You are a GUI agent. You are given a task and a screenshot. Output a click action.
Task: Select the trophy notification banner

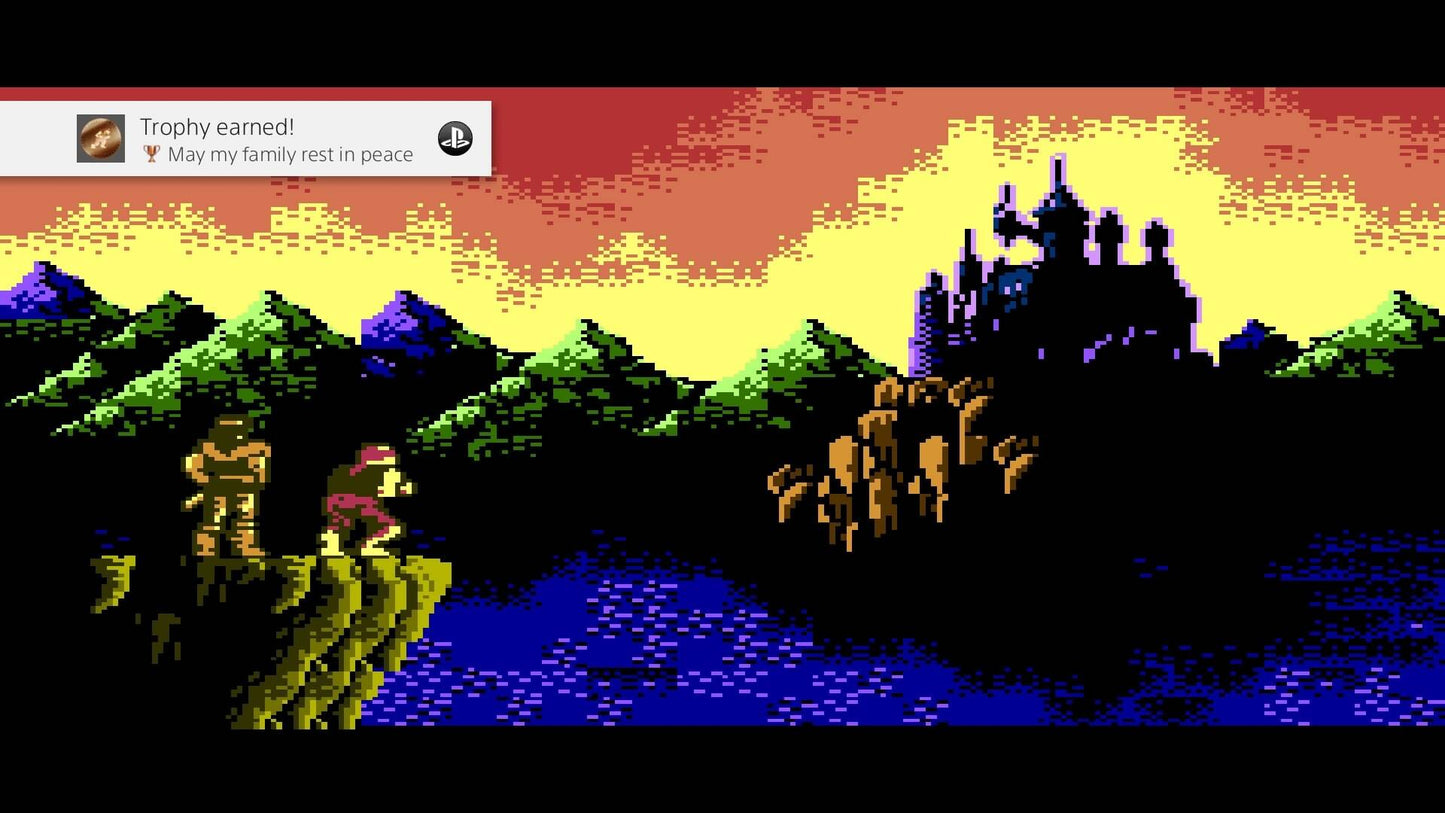245,140
